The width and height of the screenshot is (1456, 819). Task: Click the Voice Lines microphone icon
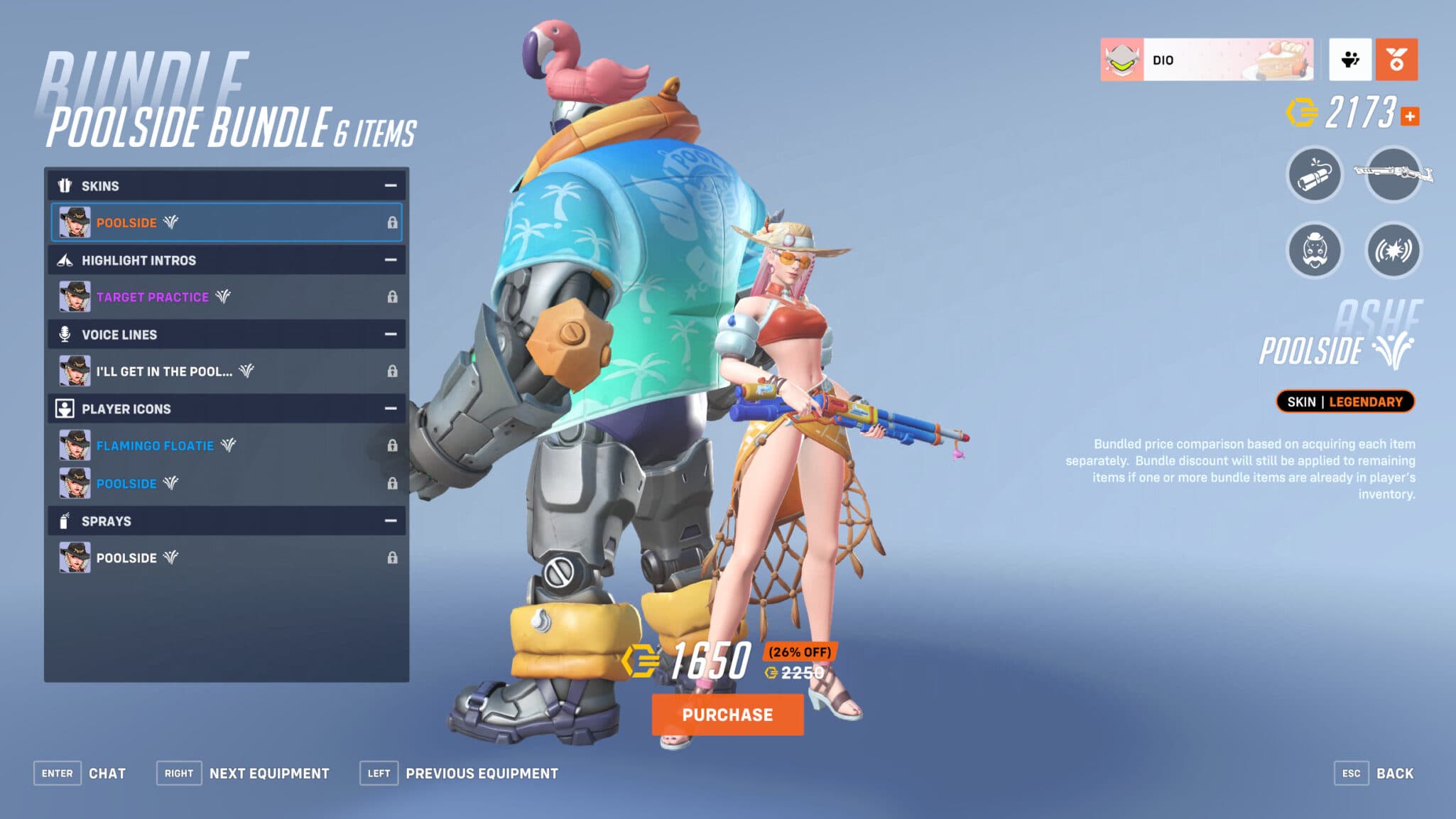[65, 334]
